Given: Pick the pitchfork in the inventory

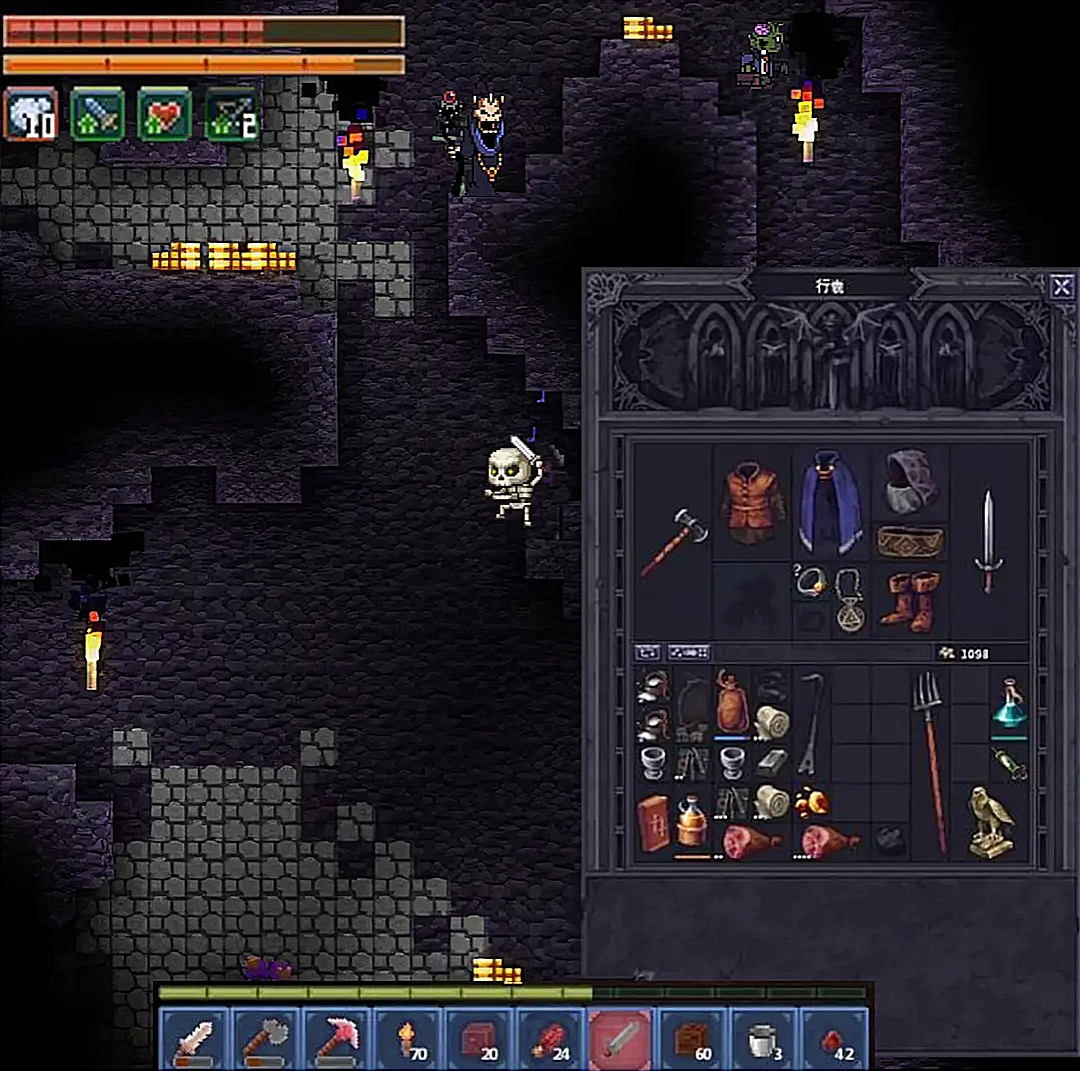Looking at the screenshot, I should [x=930, y=760].
